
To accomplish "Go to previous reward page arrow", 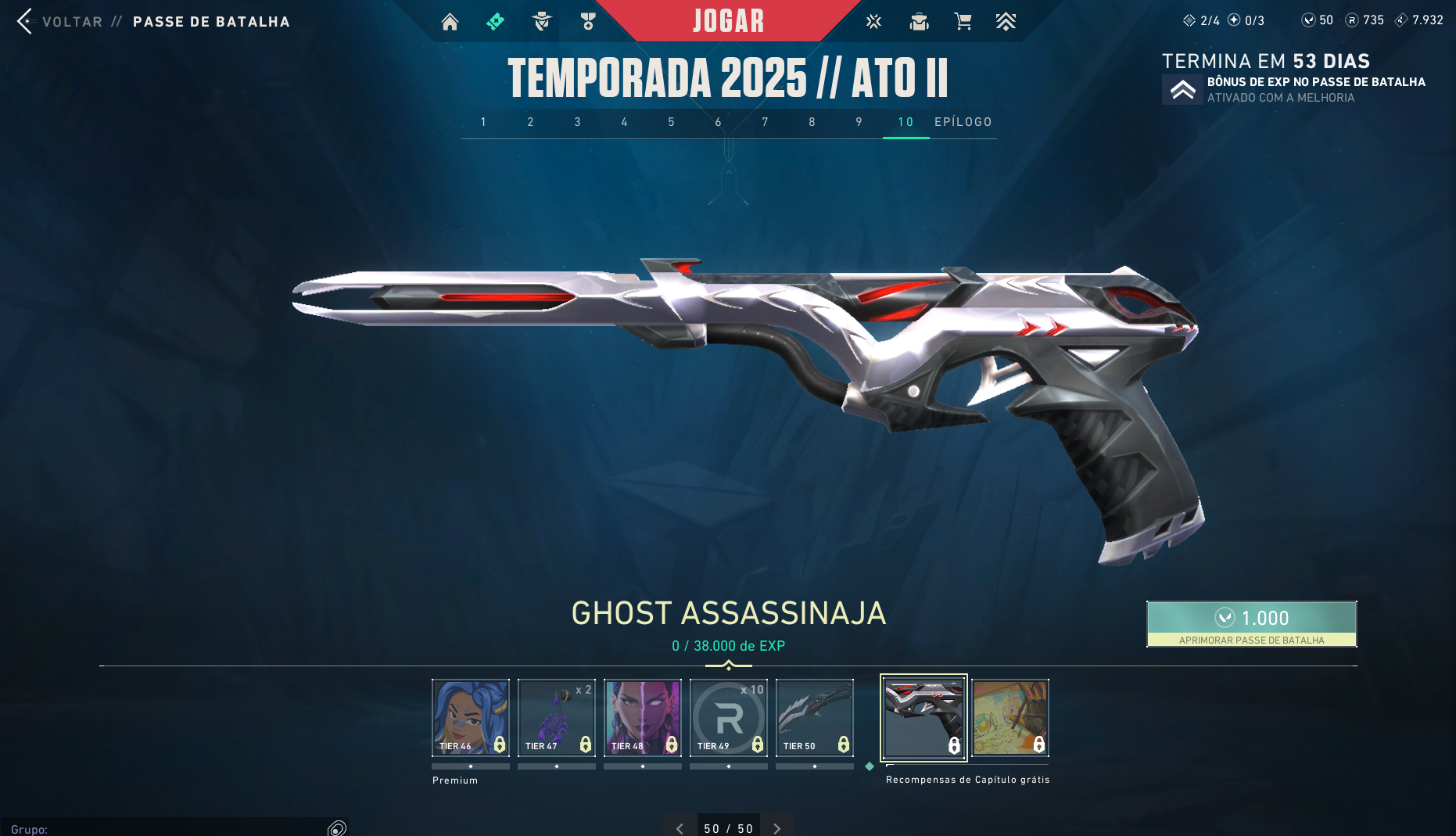I will pyautogui.click(x=680, y=828).
